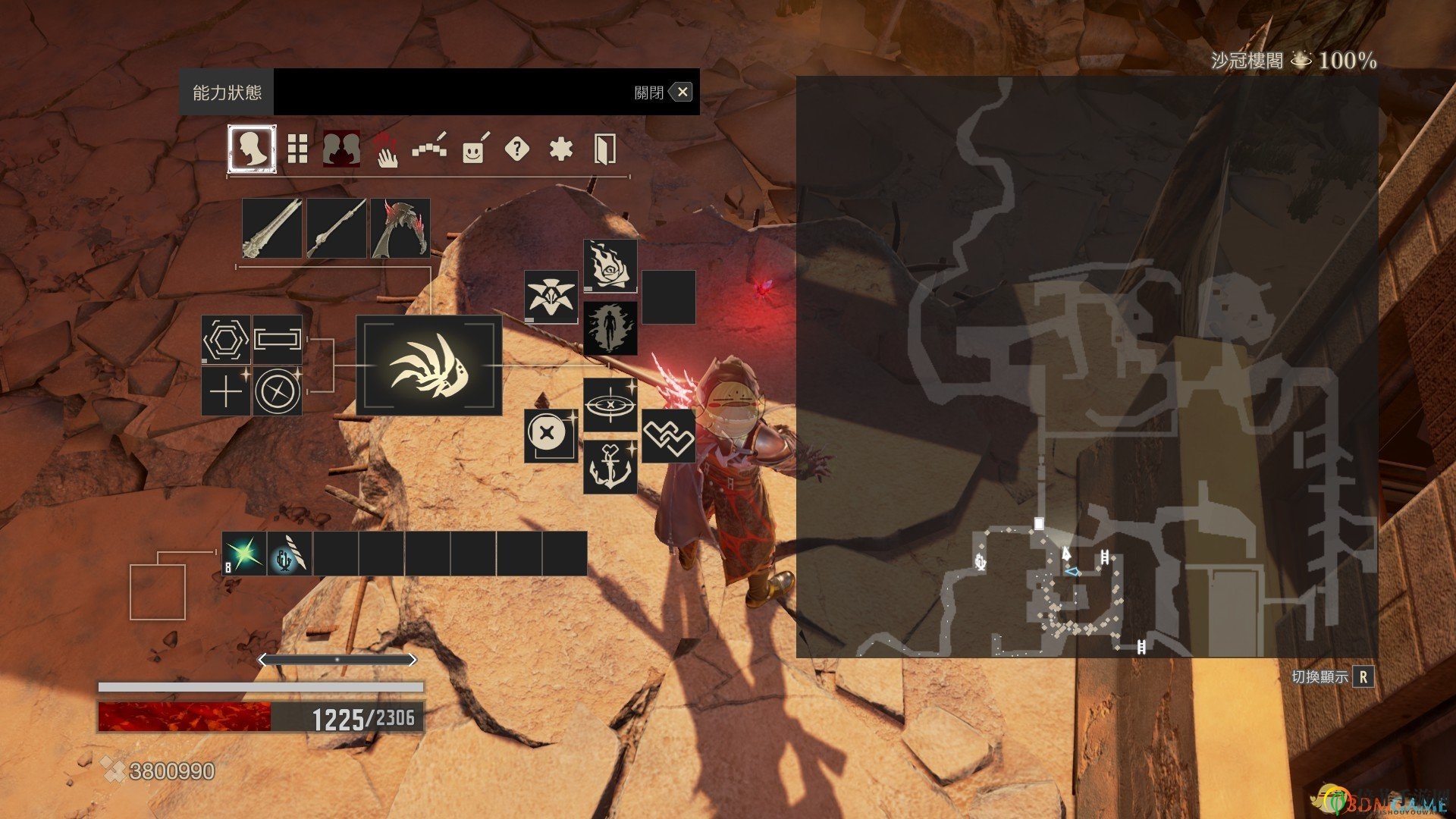Switch to the two-silhouette partner tab
1456x819 pixels.
[x=341, y=149]
